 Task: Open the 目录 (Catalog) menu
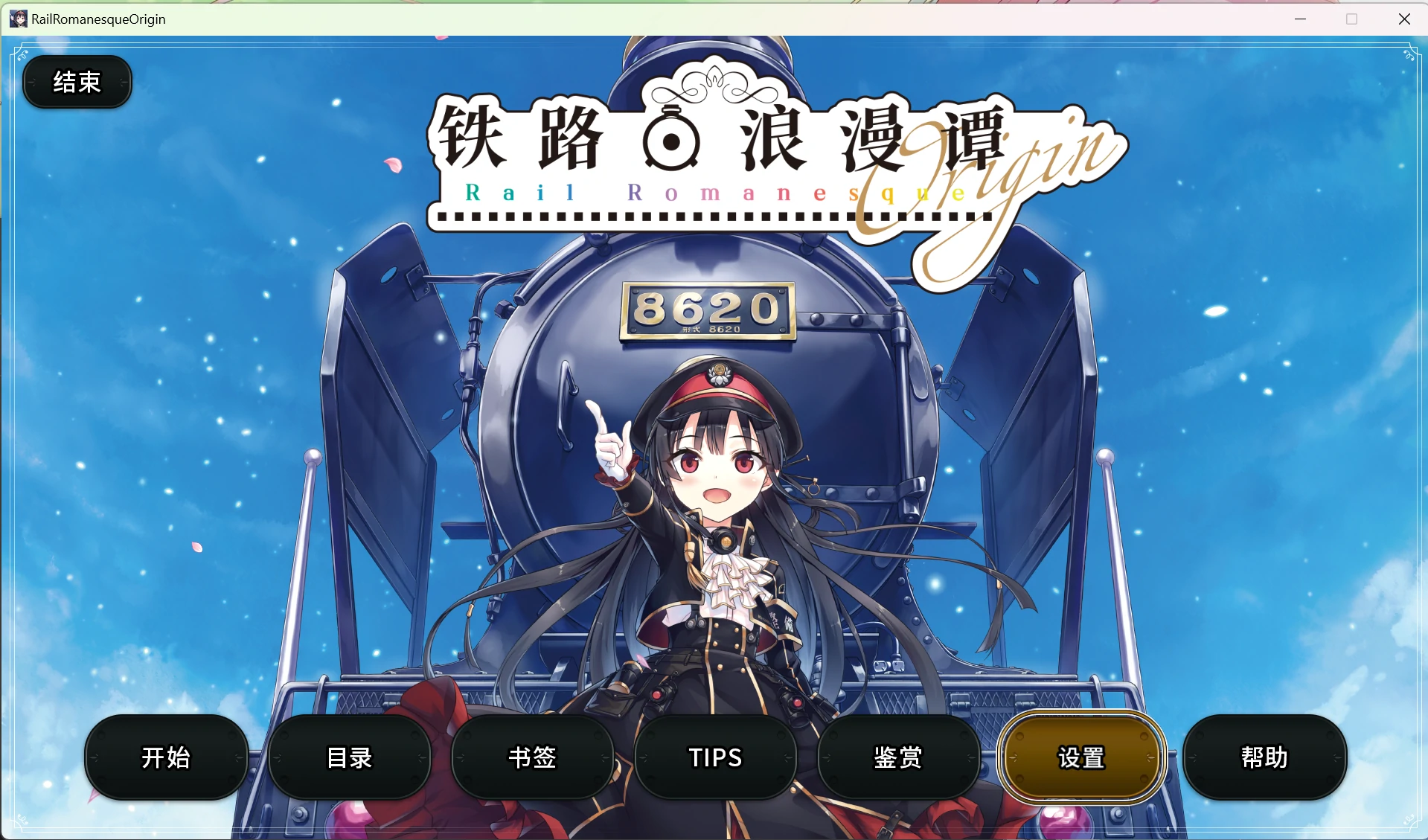pyautogui.click(x=349, y=757)
